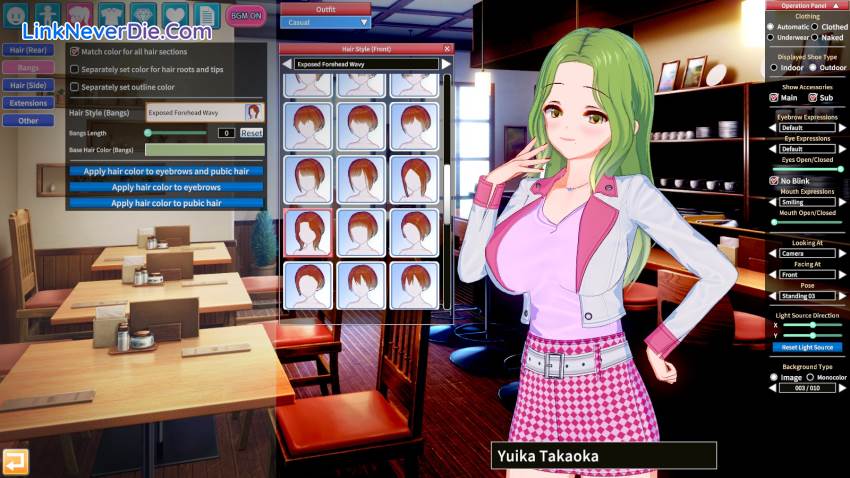Choose the Naked clothing option
The height and width of the screenshot is (478, 850).
(815, 38)
